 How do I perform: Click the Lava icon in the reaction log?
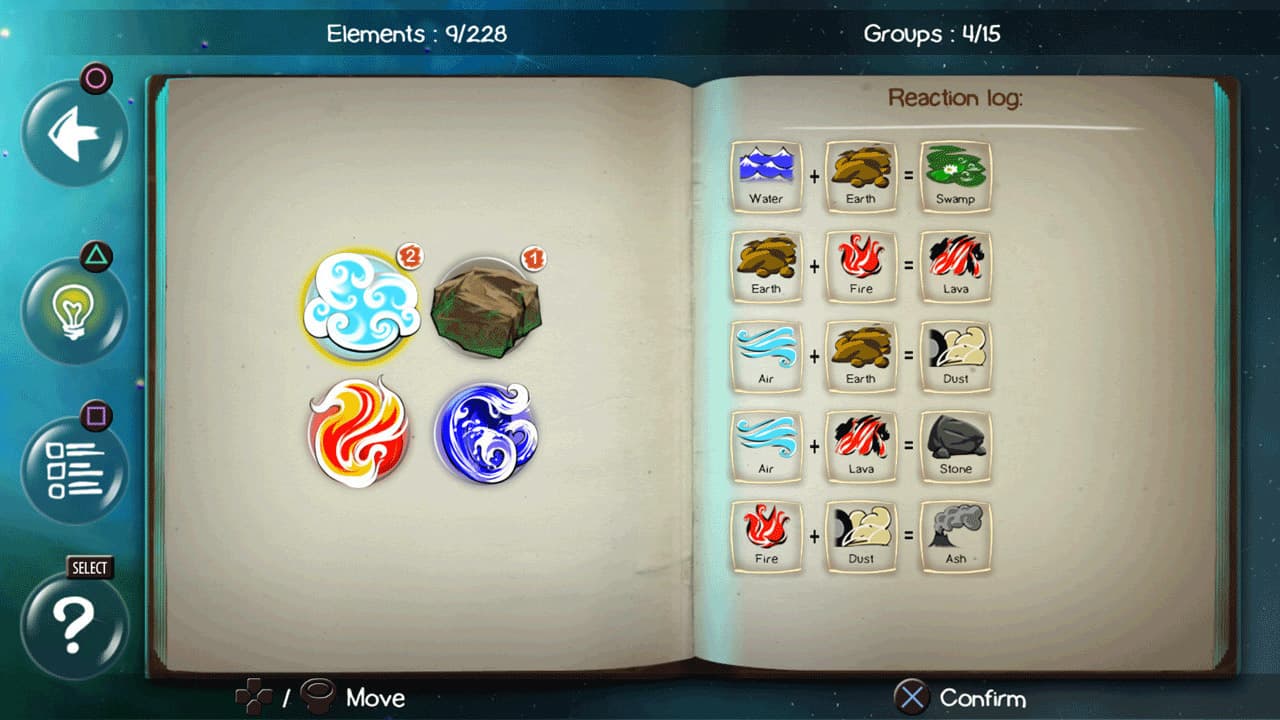(x=954, y=265)
